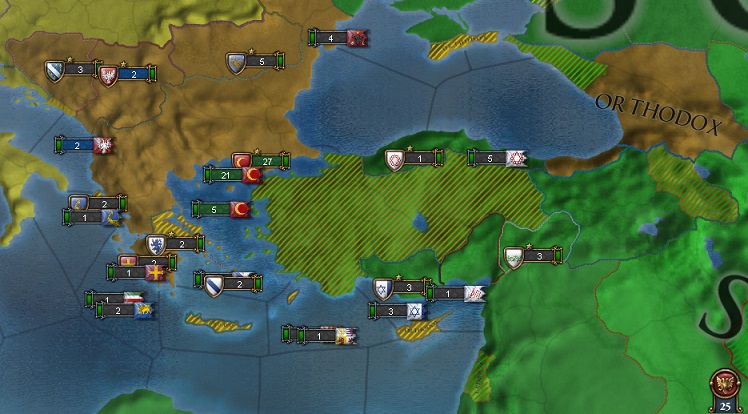The image size is (748, 414).
Task: Select the Ottoman army of 27 regiments
Action: (260, 160)
